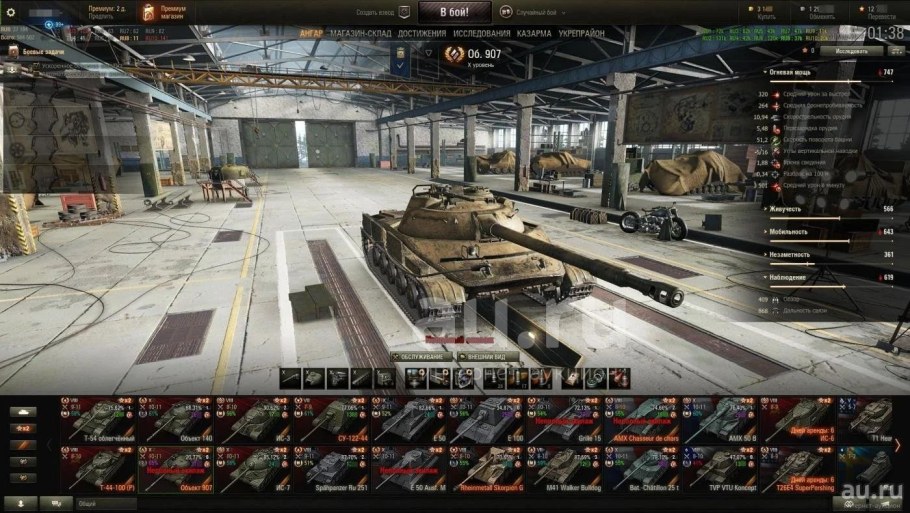Go to the ИССЛЕДОВАНИЯ tab
Screen dimensions: 910x513
481,33
